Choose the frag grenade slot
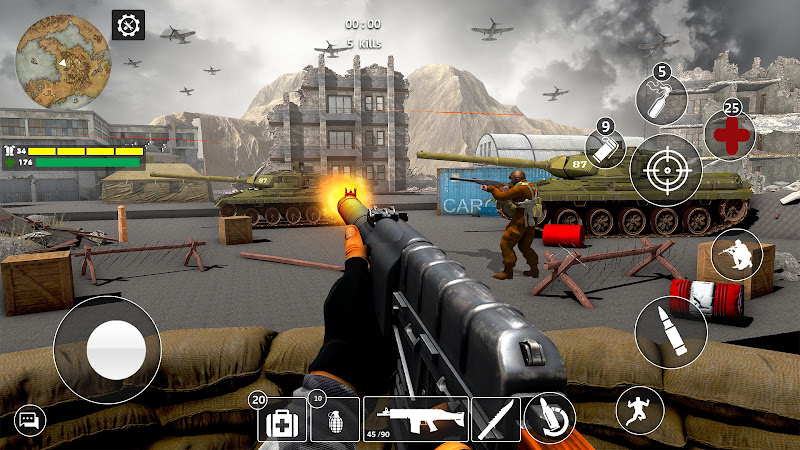Screen dimensions: 800x450 (x=334, y=419)
